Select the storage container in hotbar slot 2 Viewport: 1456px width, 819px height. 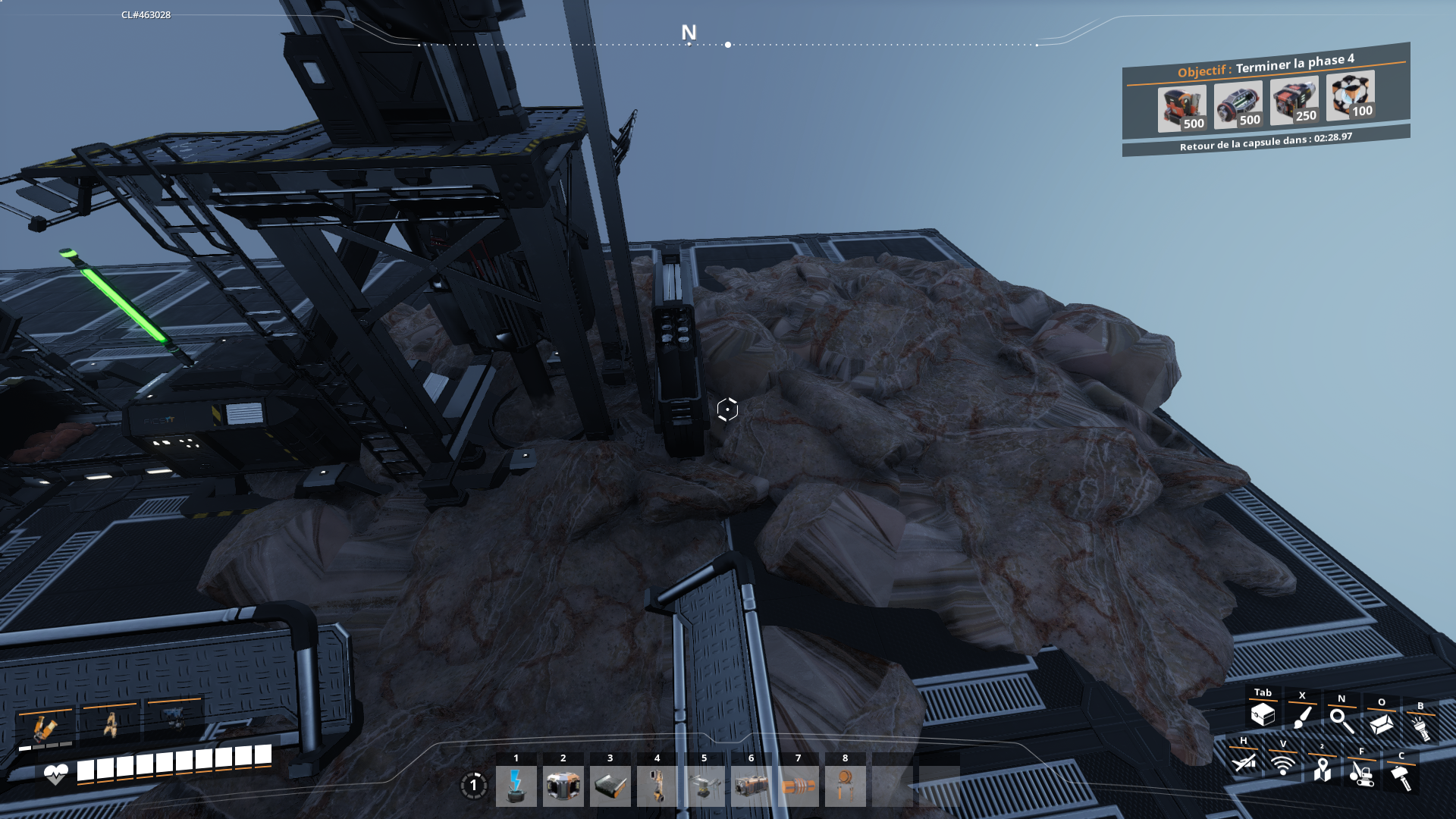(x=563, y=786)
